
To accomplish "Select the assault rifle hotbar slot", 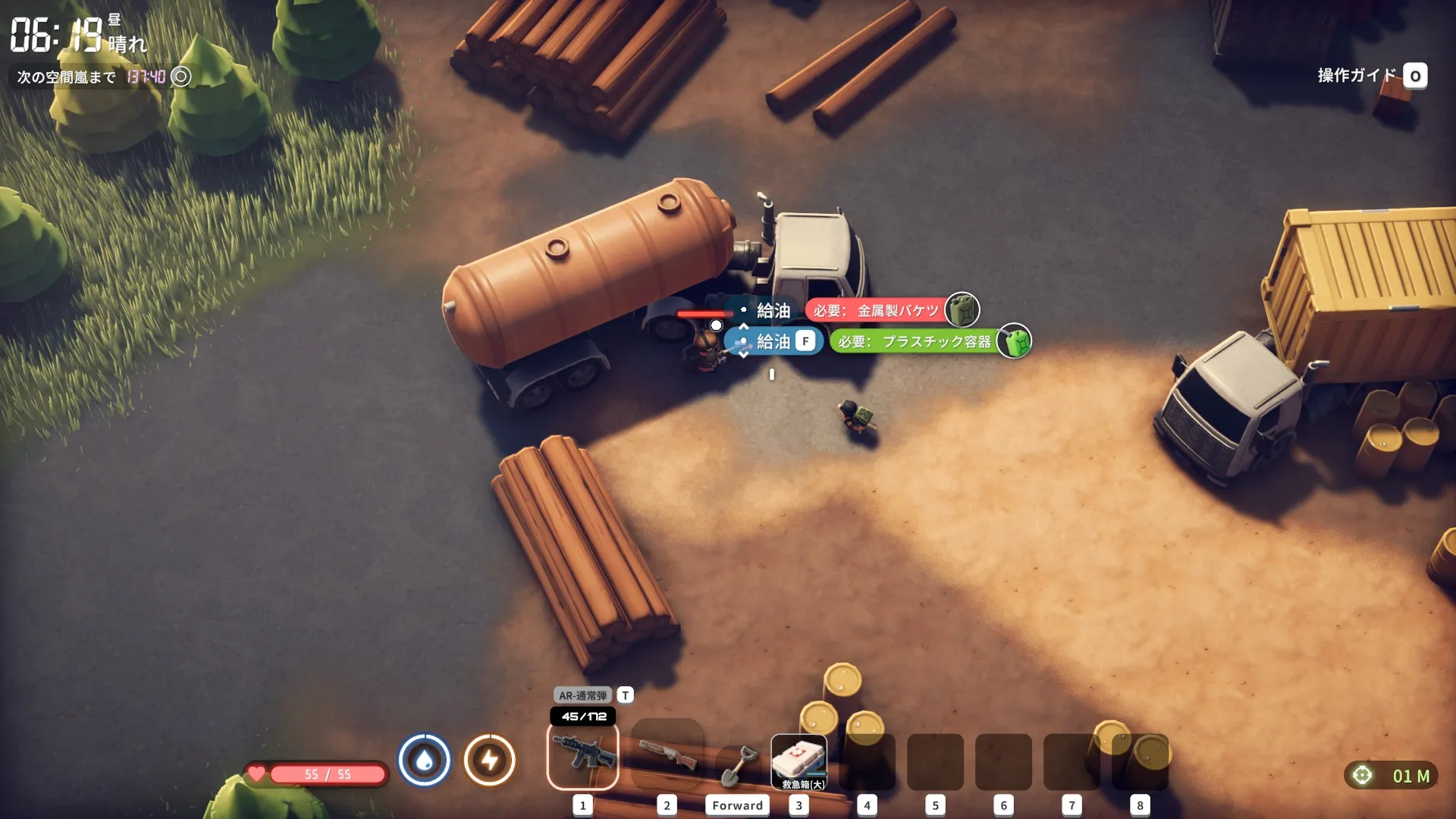I will 582,756.
